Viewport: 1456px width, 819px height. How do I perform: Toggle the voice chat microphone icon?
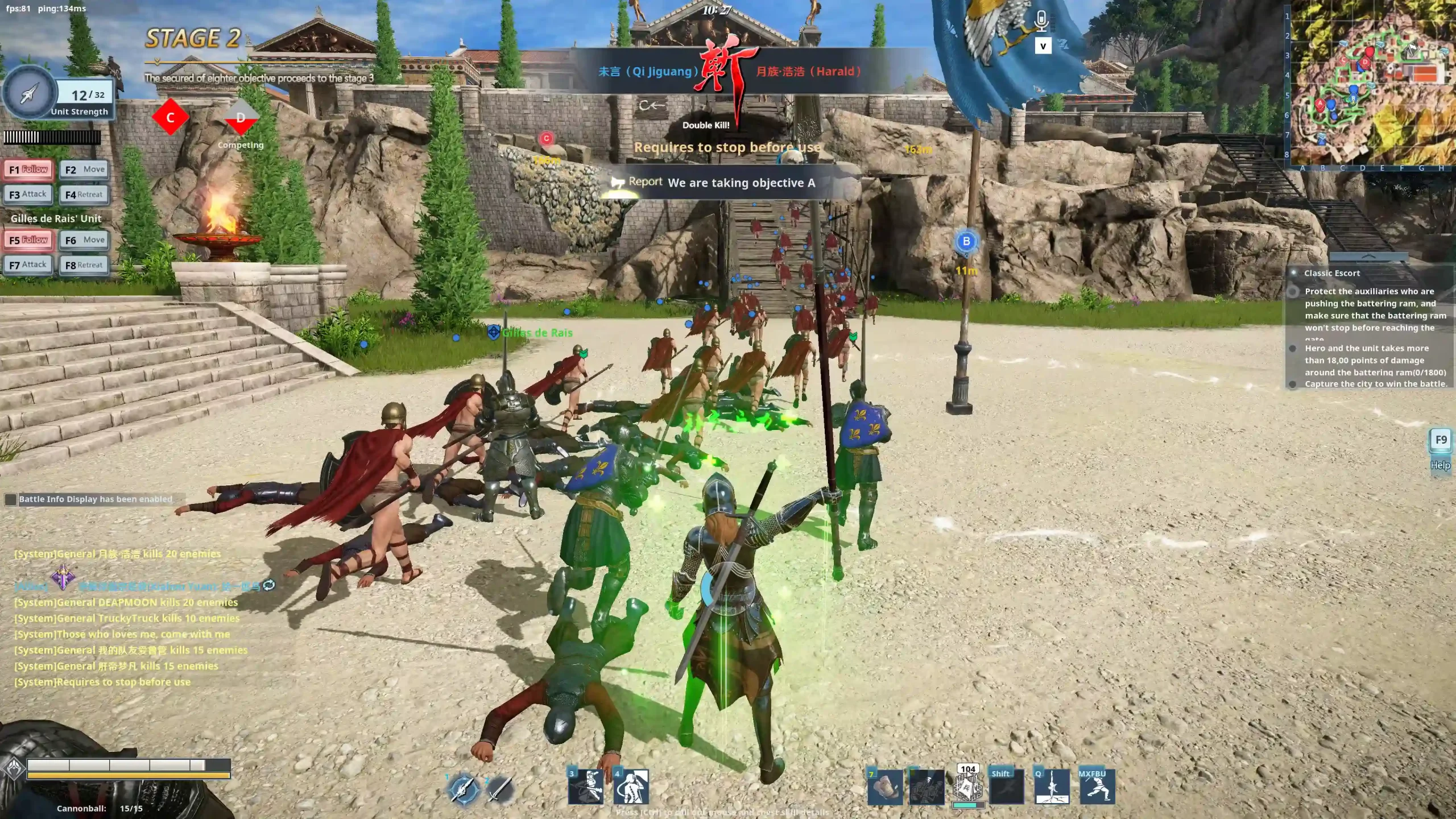[x=1041, y=22]
